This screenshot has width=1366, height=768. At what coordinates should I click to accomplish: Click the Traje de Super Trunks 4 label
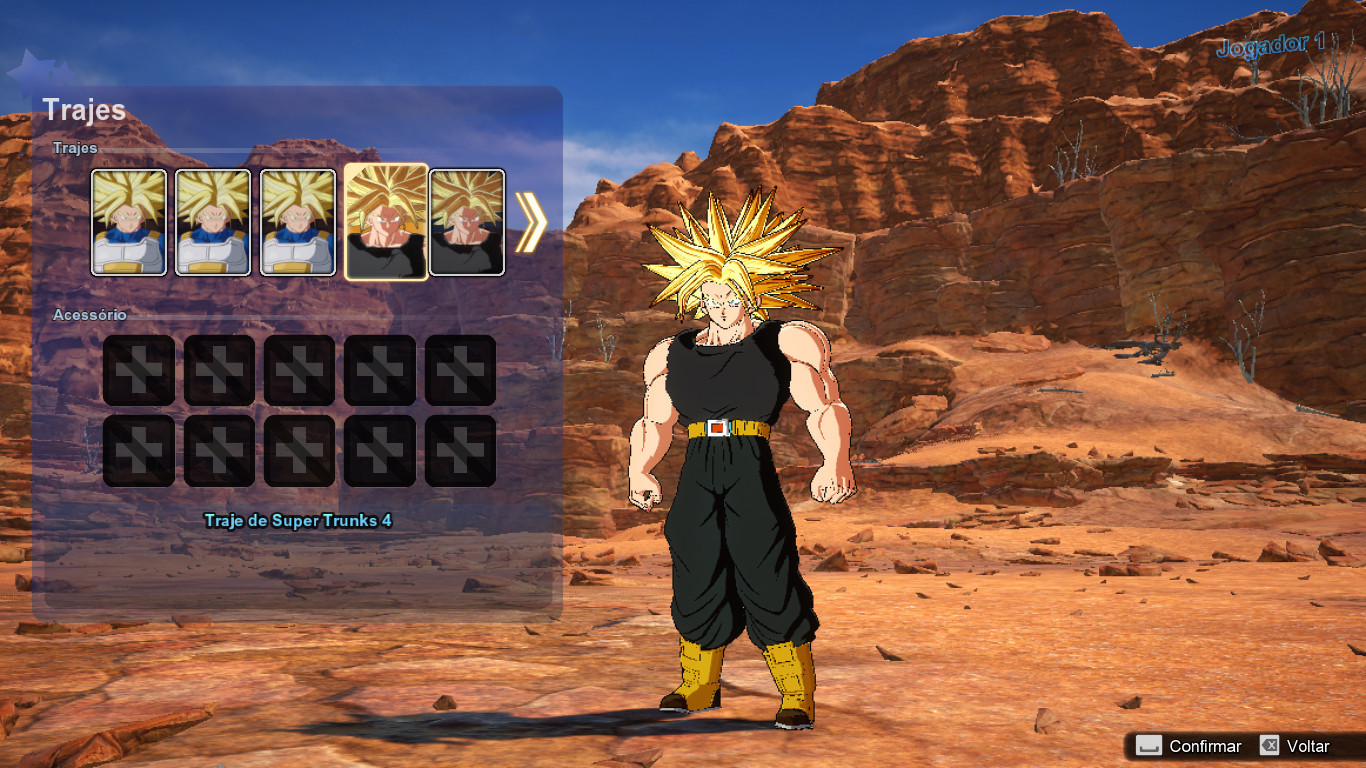[x=299, y=521]
